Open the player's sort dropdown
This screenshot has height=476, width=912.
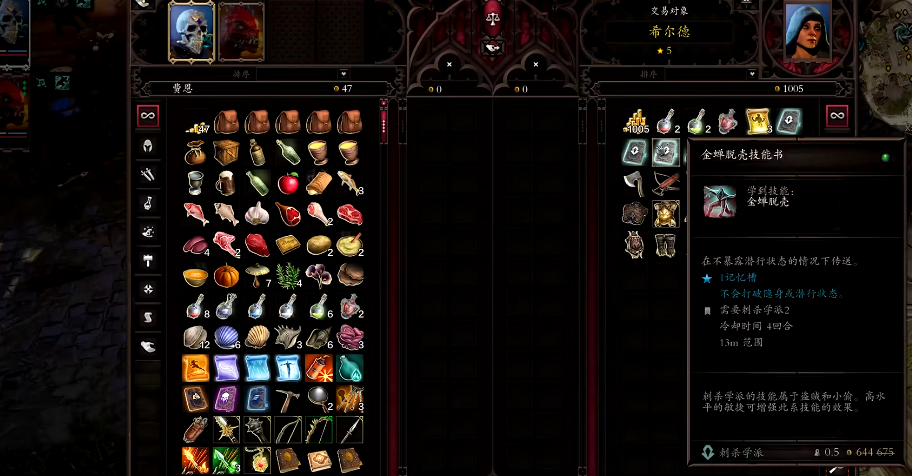240,73
